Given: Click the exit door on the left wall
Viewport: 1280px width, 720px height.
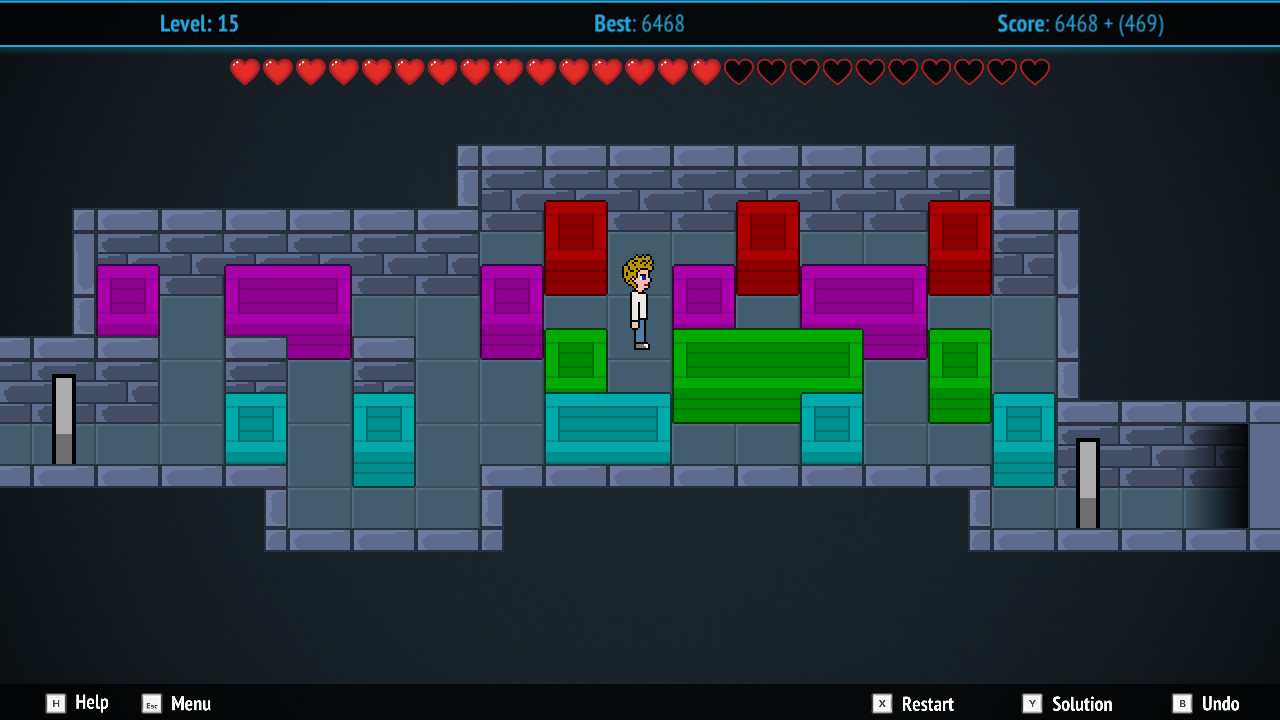Looking at the screenshot, I should [x=63, y=420].
